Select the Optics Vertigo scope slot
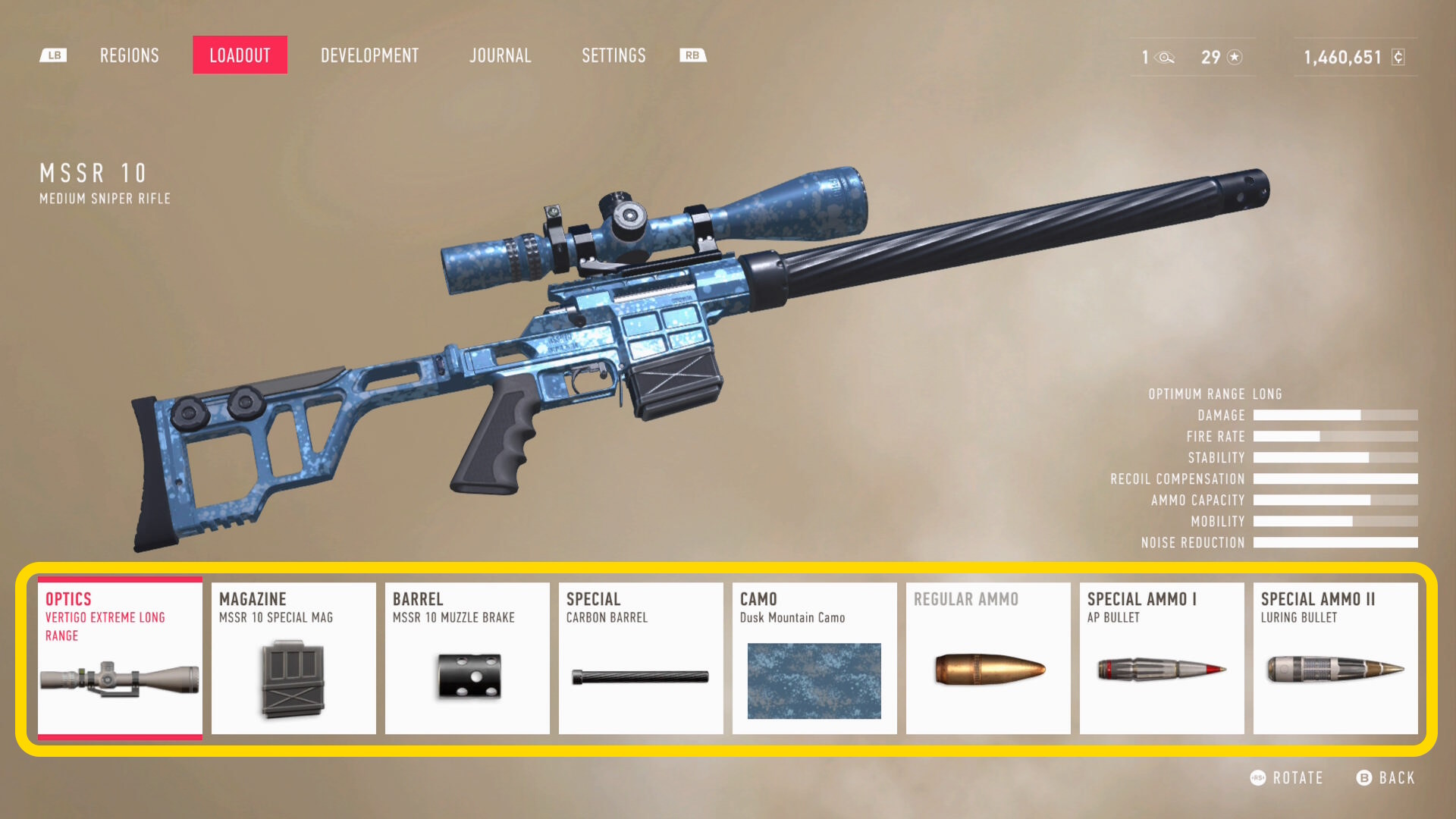This screenshot has height=819, width=1456. click(x=120, y=658)
